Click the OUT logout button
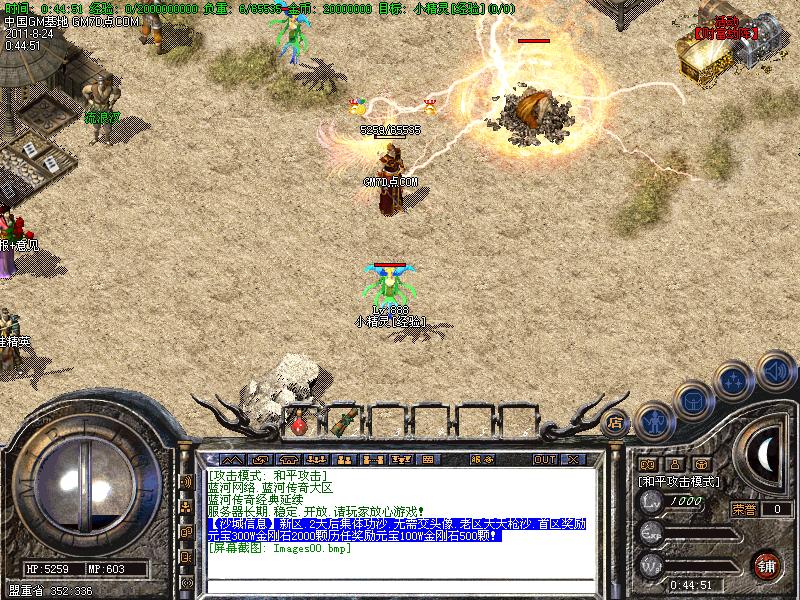The width and height of the screenshot is (800, 600). 545,460
